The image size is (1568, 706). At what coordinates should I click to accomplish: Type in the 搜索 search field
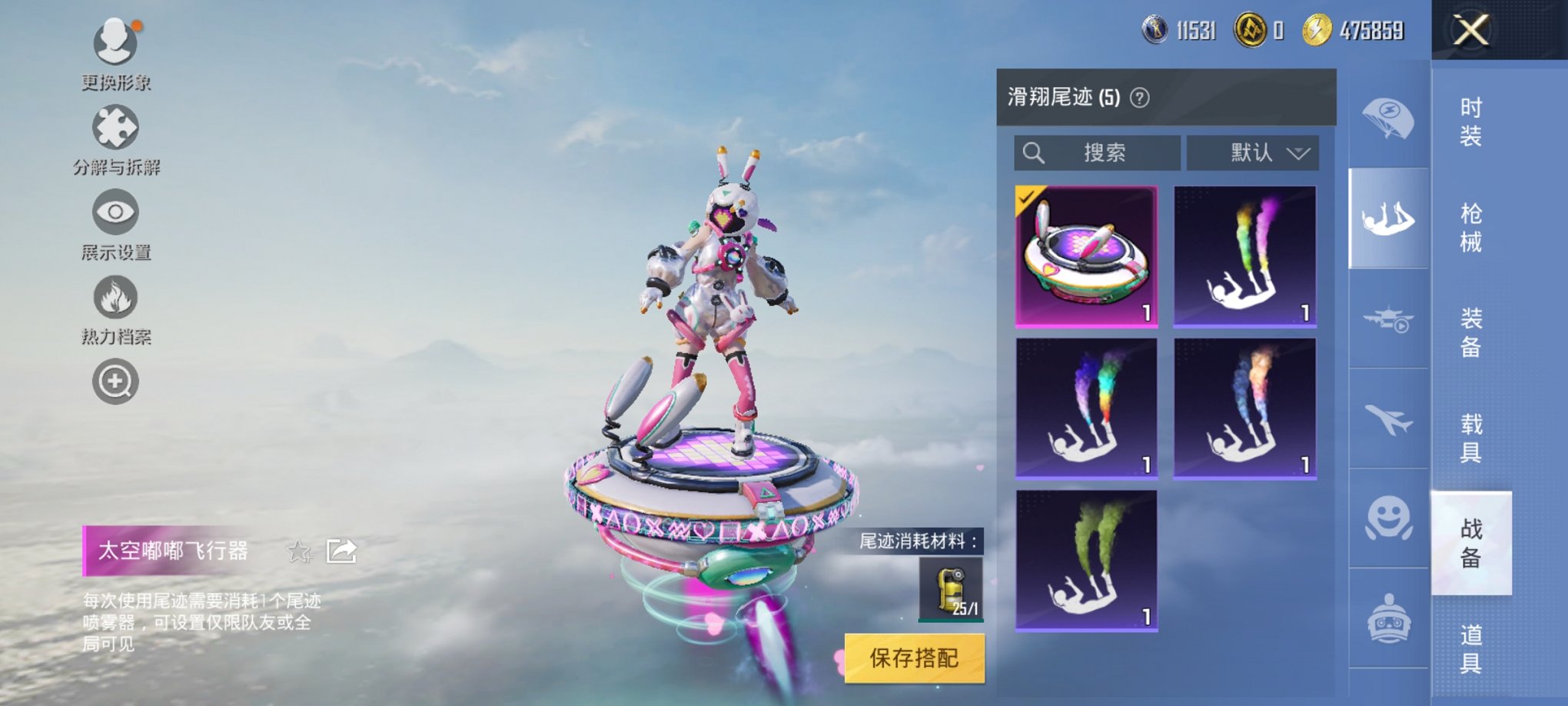(1099, 152)
